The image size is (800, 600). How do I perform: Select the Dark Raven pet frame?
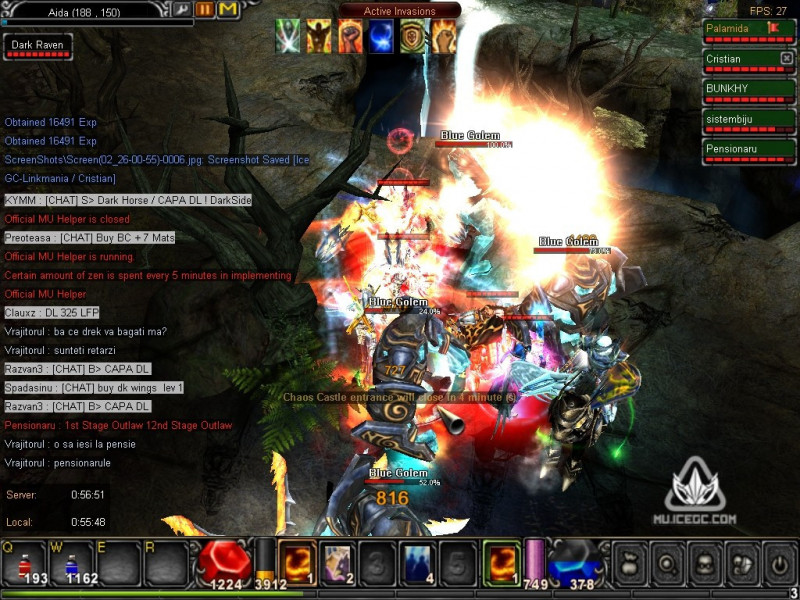click(x=36, y=47)
